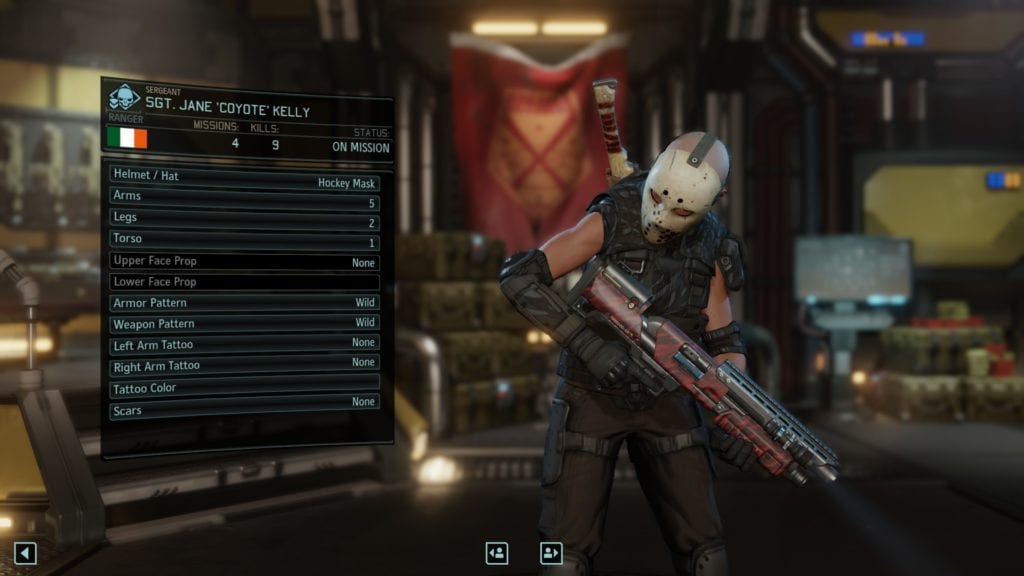Screen dimensions: 1024x576
Task: Switch to the next soldier
Action: [551, 552]
